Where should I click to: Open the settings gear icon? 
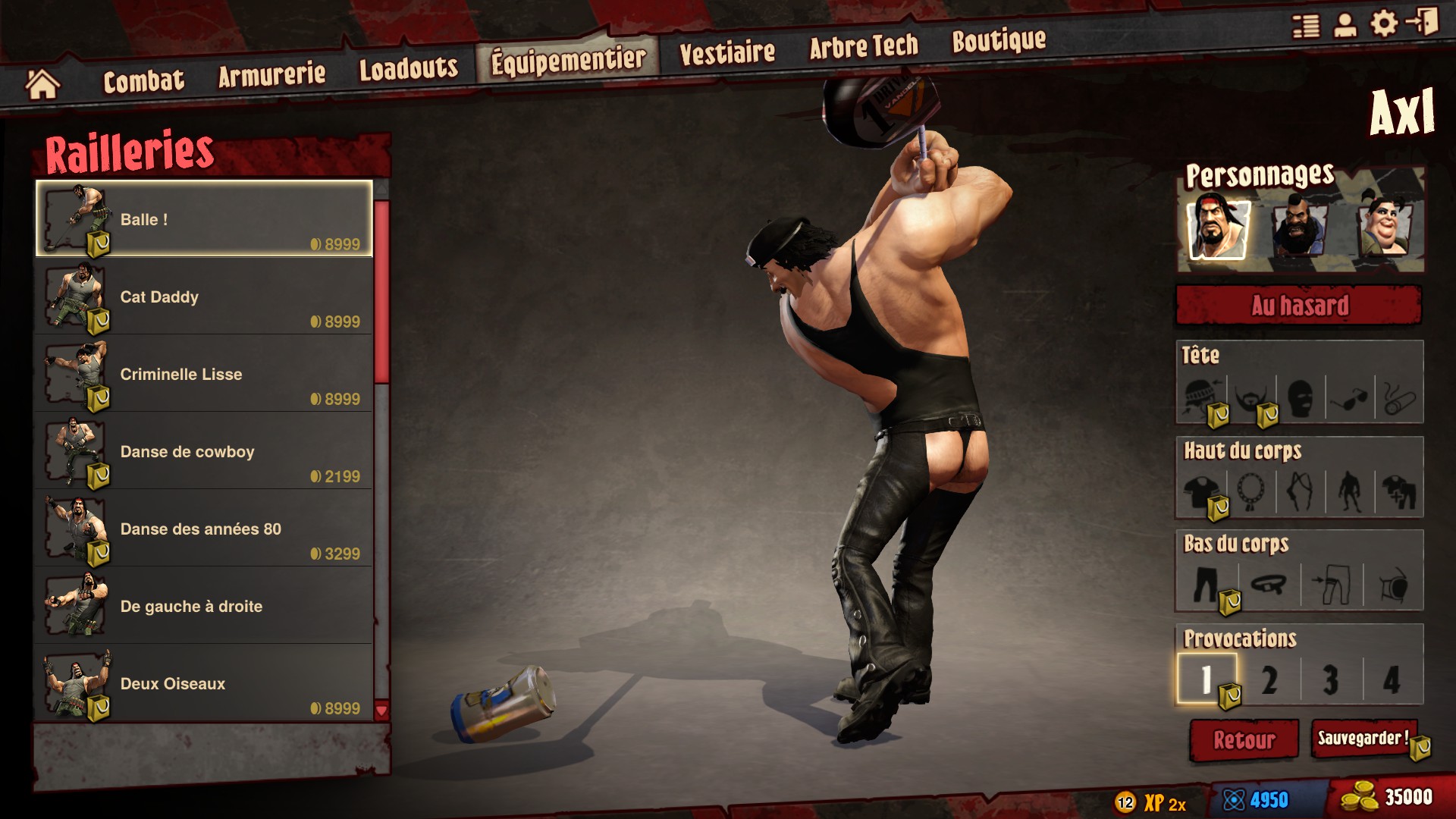pos(1384,24)
